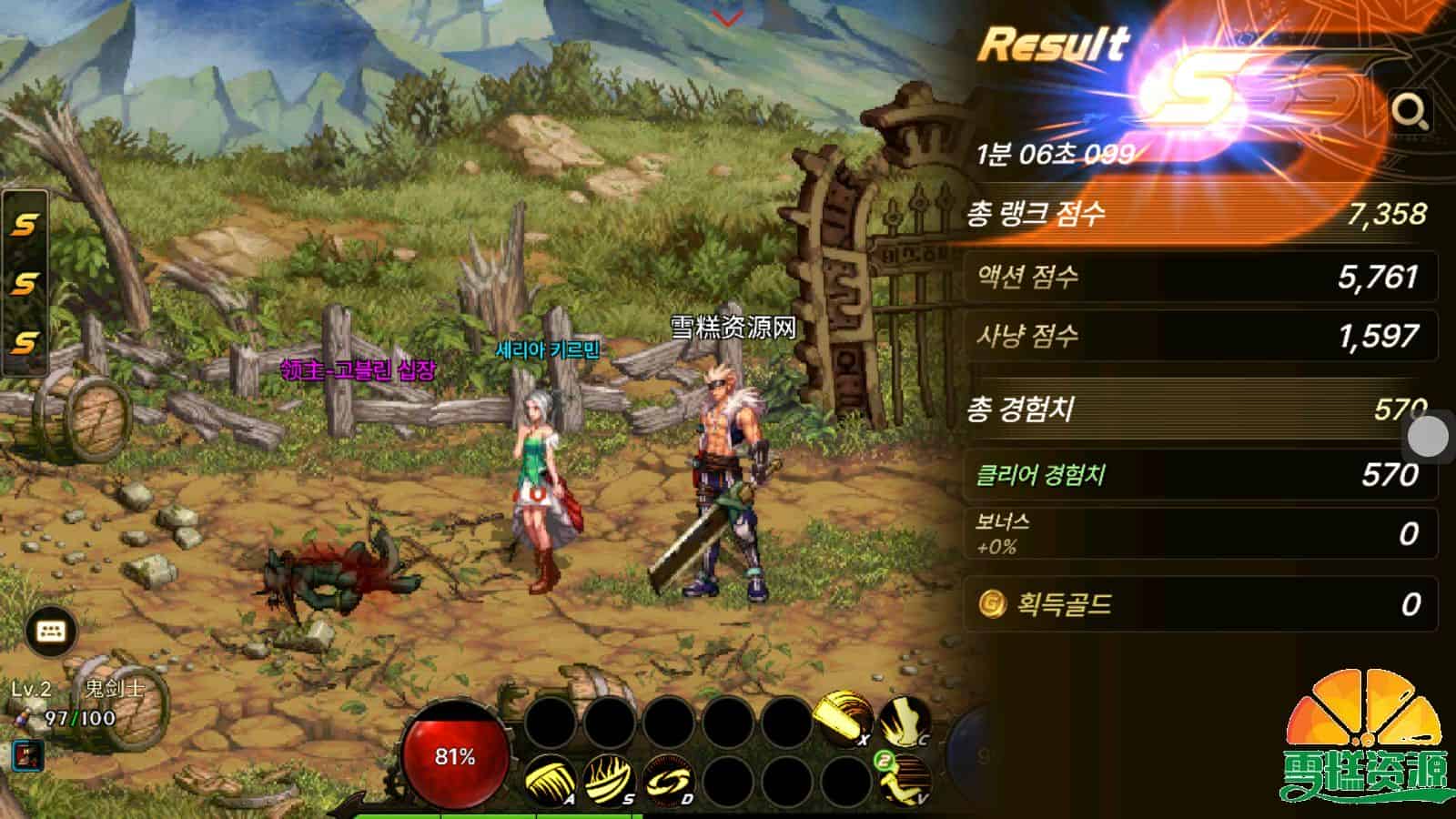Image resolution: width=1456 pixels, height=819 pixels.
Task: Expand the red chevron at the top
Action: pyautogui.click(x=727, y=17)
